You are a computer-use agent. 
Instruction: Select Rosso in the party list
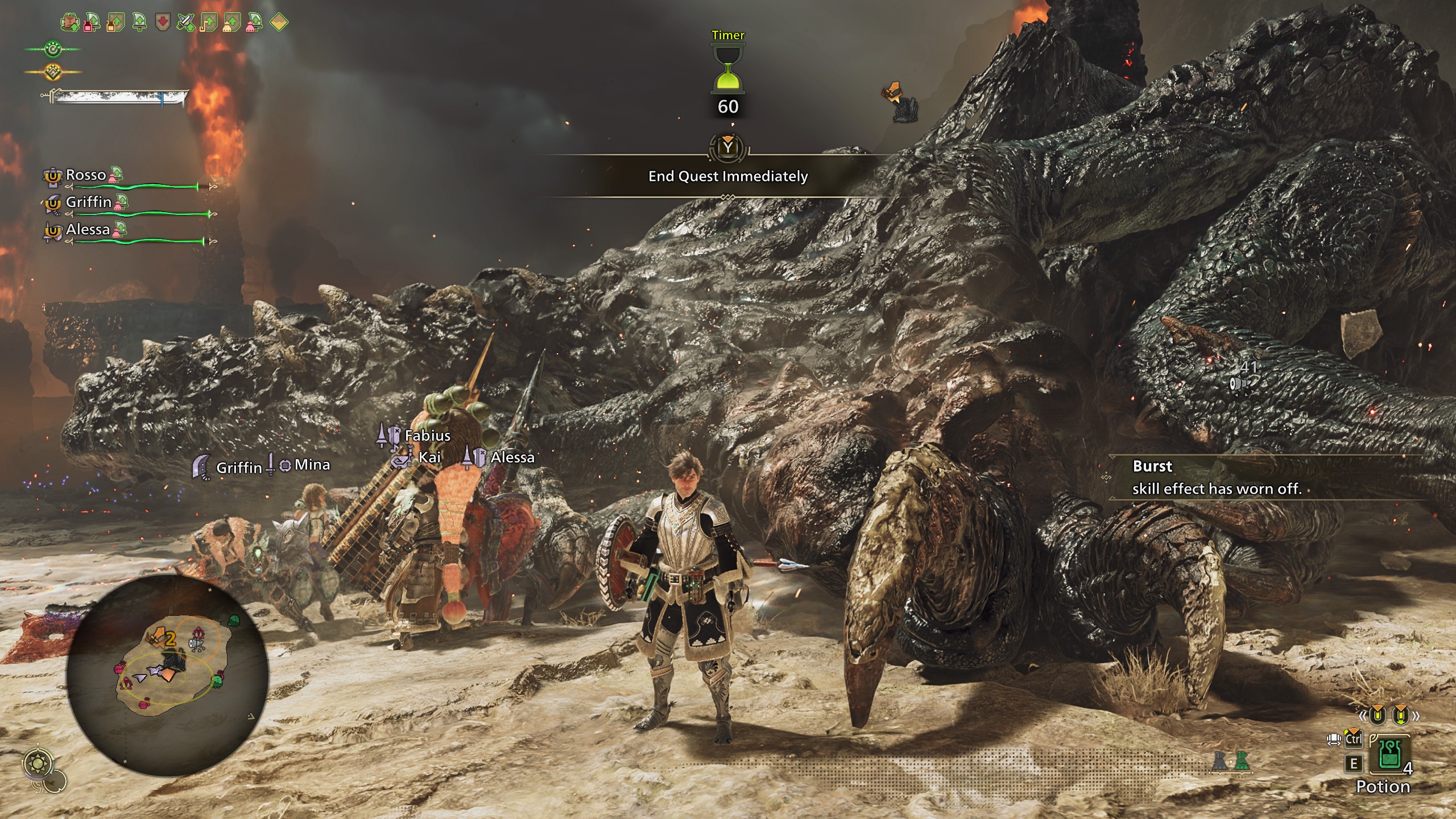point(86,175)
